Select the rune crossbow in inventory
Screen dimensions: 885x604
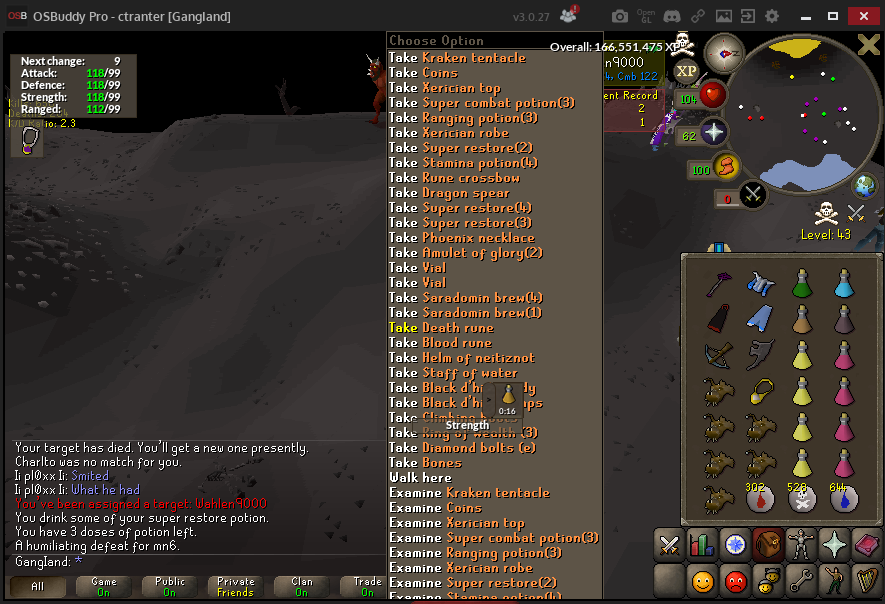coord(717,355)
